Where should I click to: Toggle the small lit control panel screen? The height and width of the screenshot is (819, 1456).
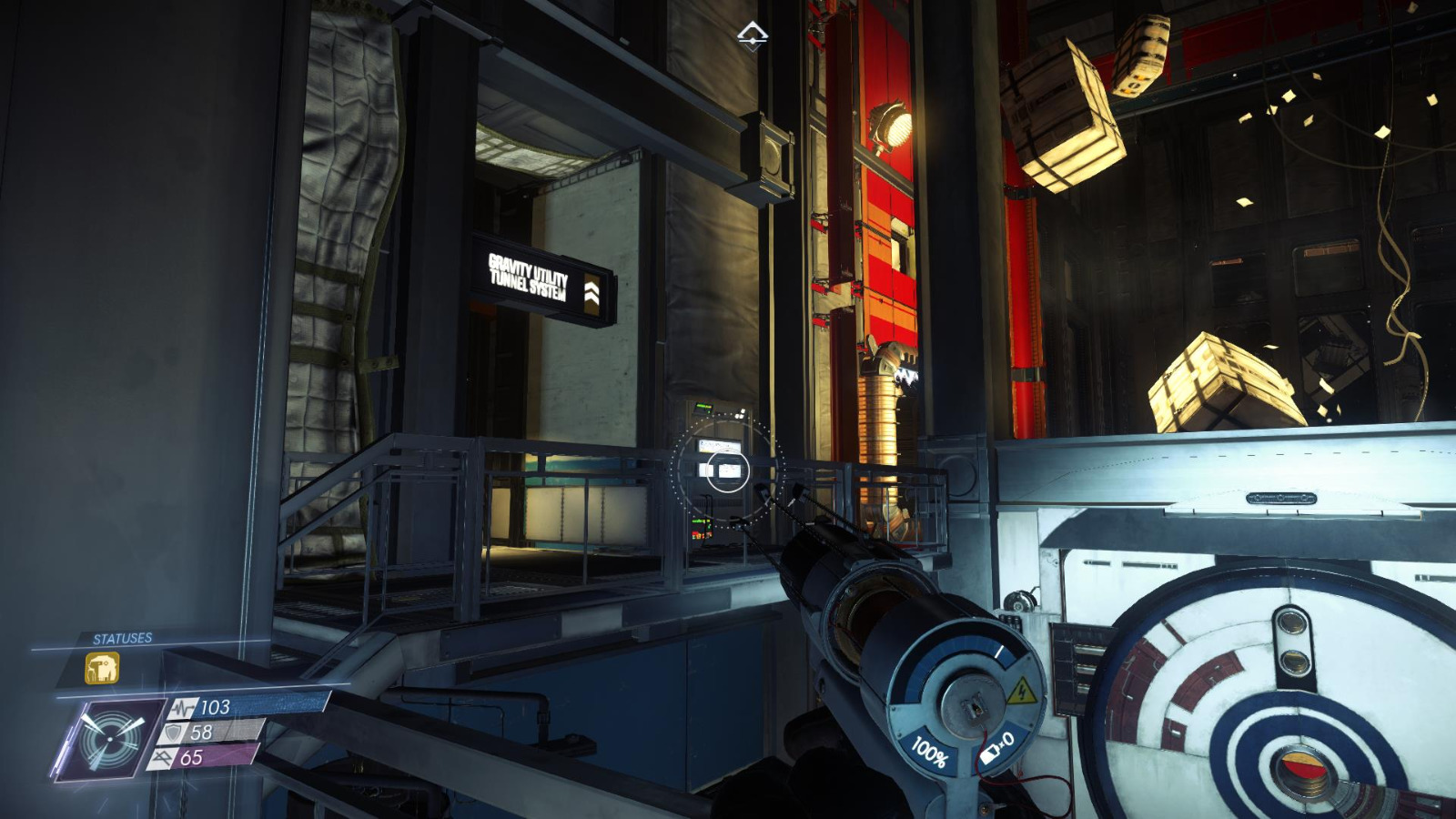[720, 446]
